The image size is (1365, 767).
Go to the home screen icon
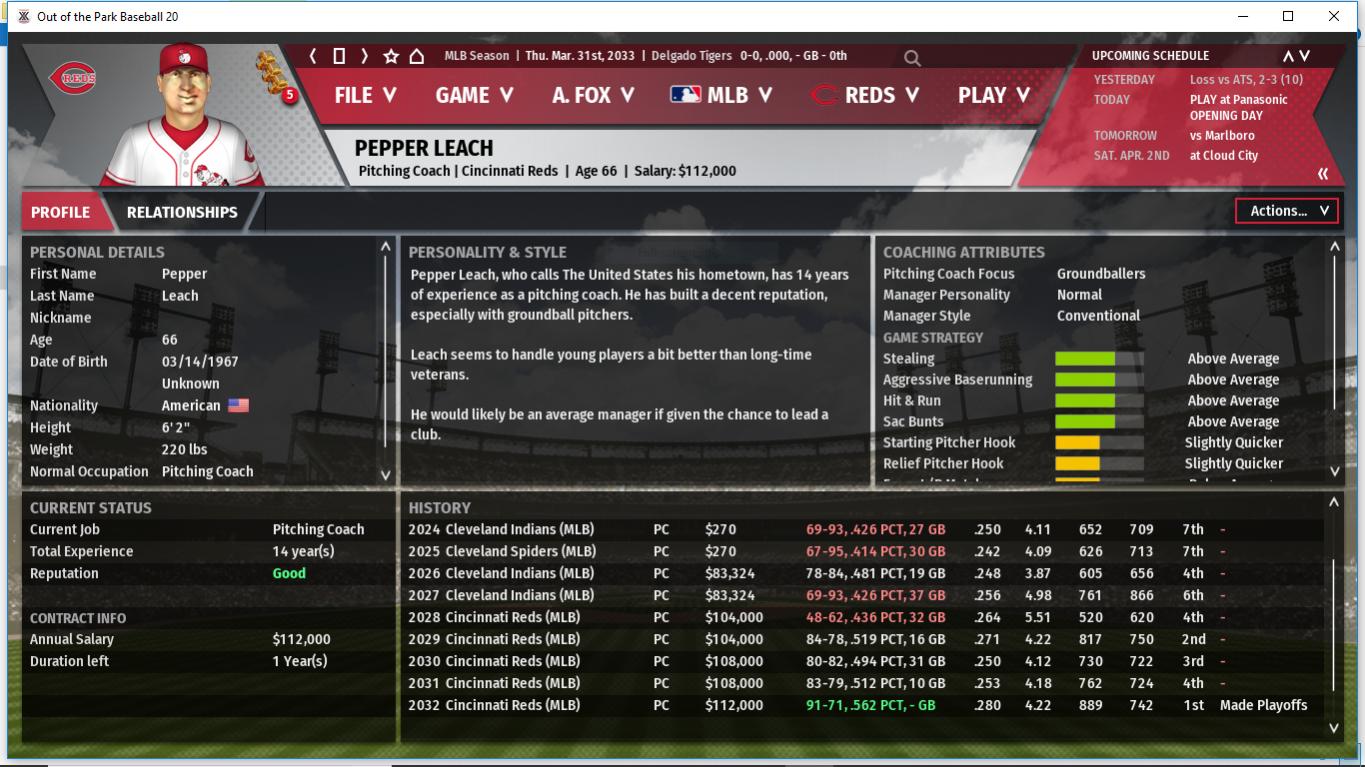click(x=417, y=56)
